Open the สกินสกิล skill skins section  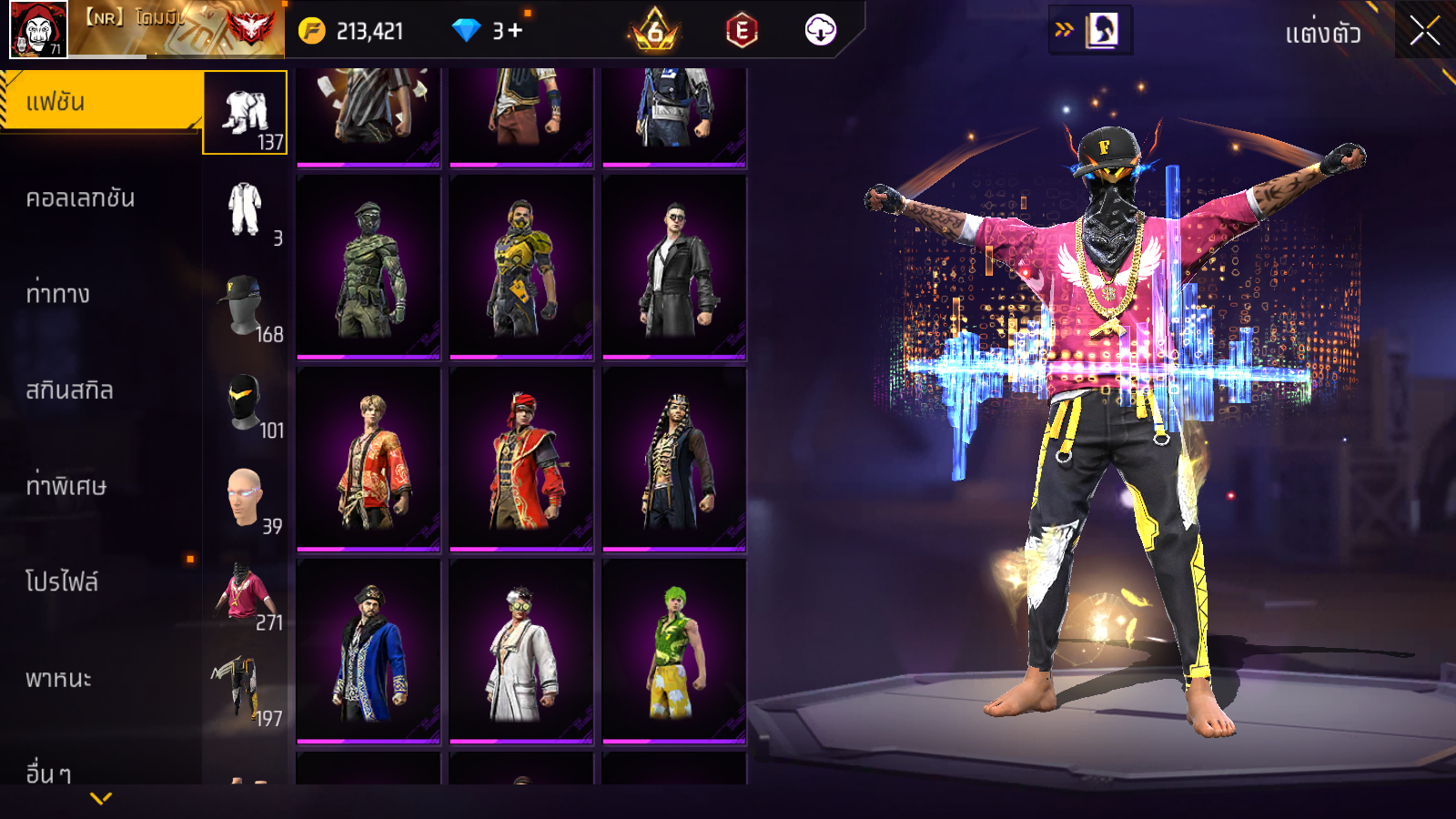click(69, 390)
